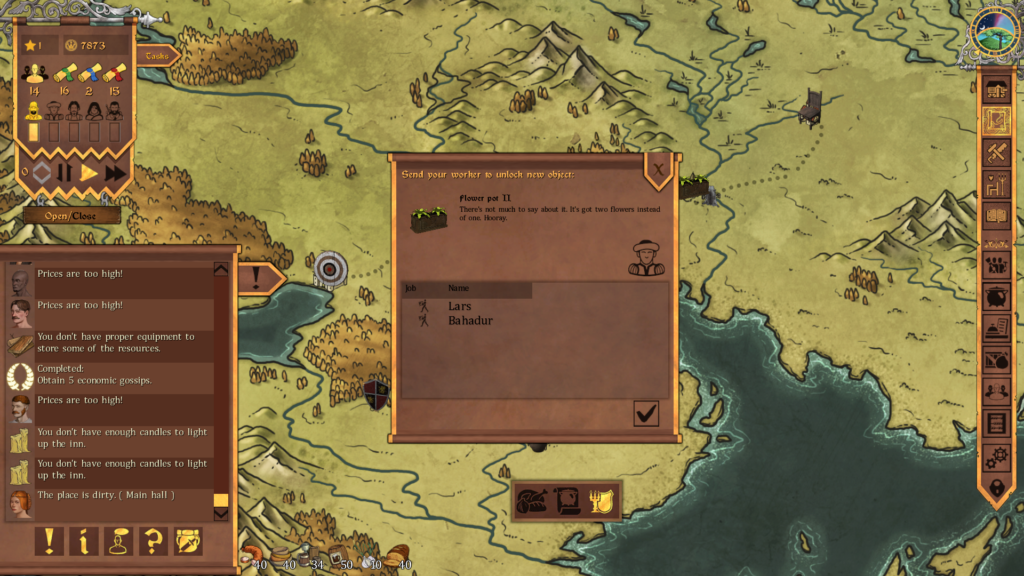Open the Tasks banner
Image resolution: width=1024 pixels, height=576 pixels.
click(158, 57)
